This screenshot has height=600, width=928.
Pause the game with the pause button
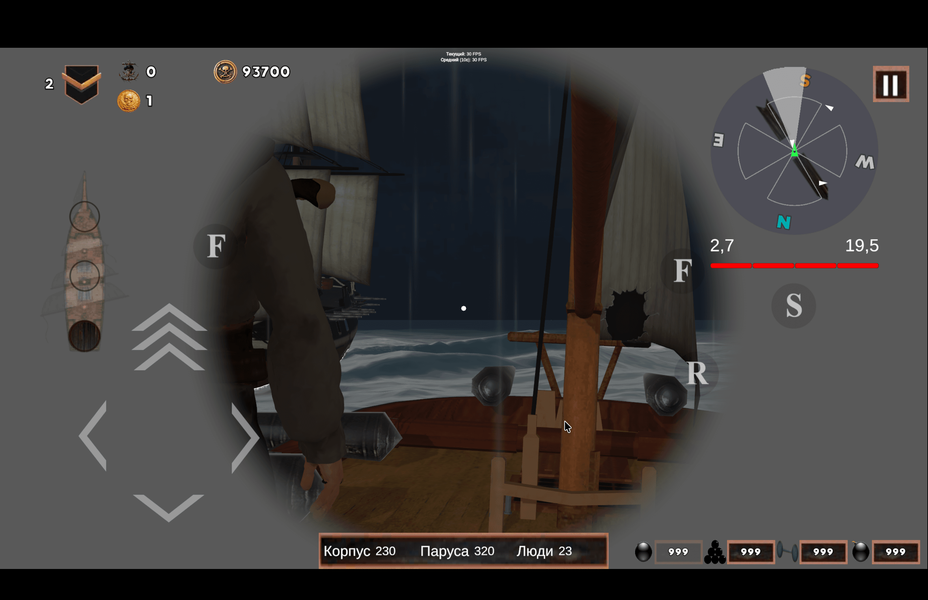pos(890,85)
